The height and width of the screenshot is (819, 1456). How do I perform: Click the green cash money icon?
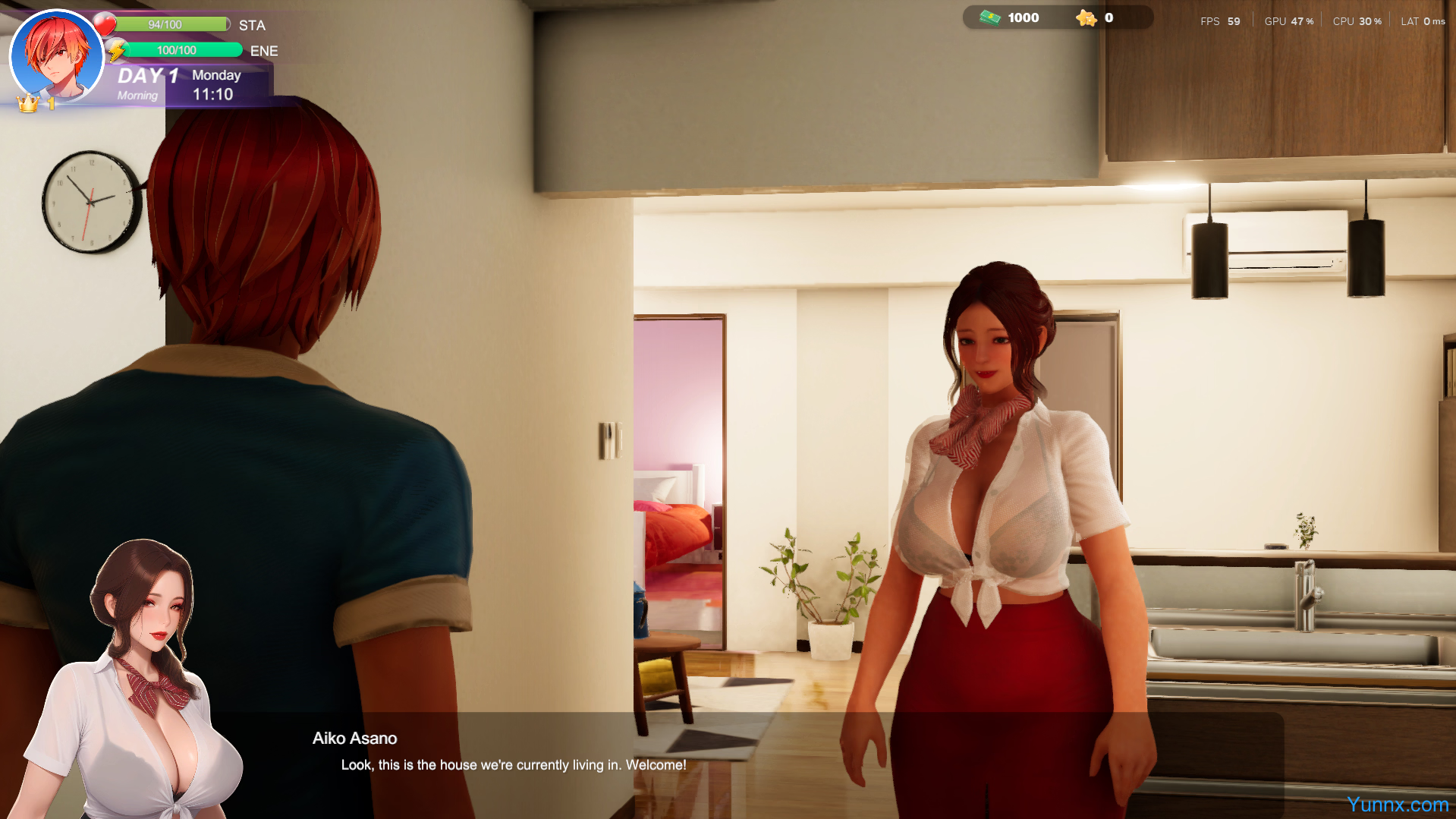[x=990, y=17]
